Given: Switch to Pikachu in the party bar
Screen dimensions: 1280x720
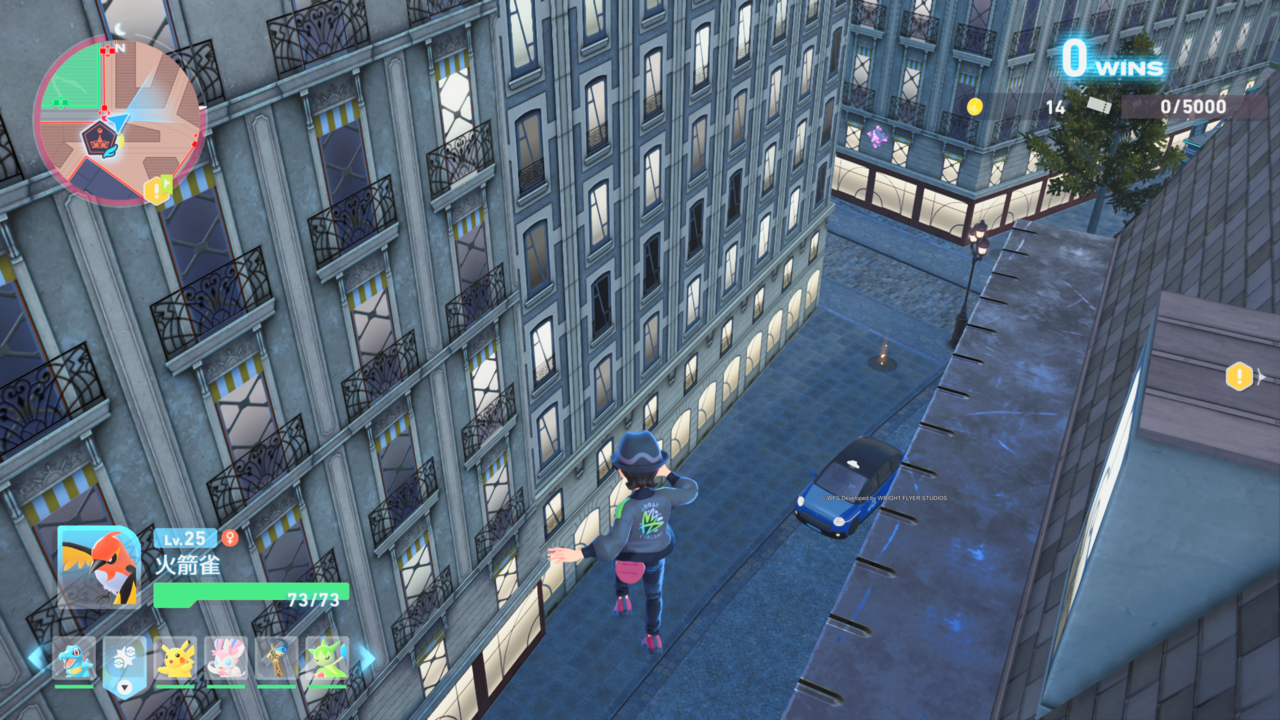Looking at the screenshot, I should (x=176, y=658).
